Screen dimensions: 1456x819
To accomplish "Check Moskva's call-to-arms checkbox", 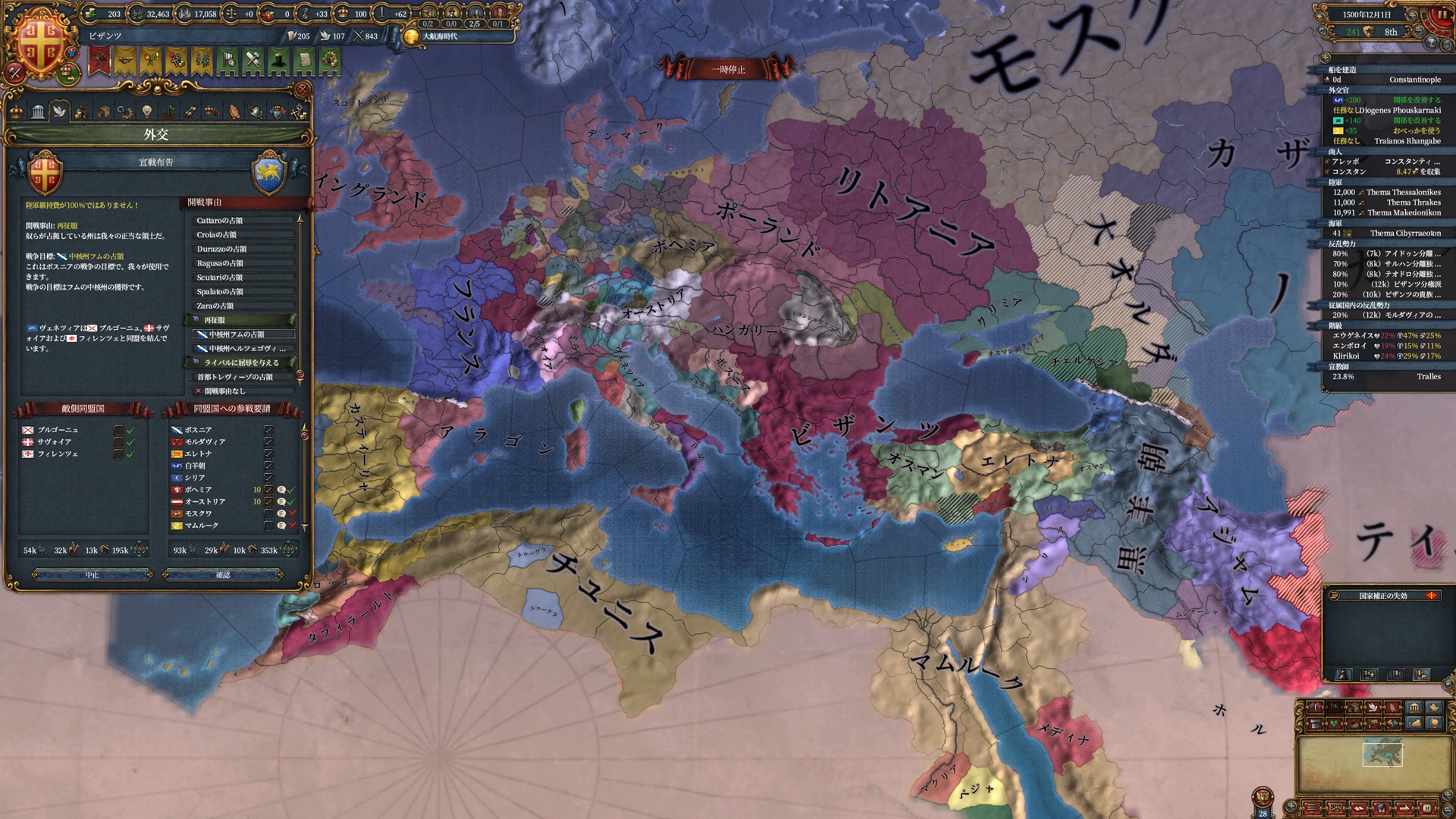I will (x=269, y=513).
